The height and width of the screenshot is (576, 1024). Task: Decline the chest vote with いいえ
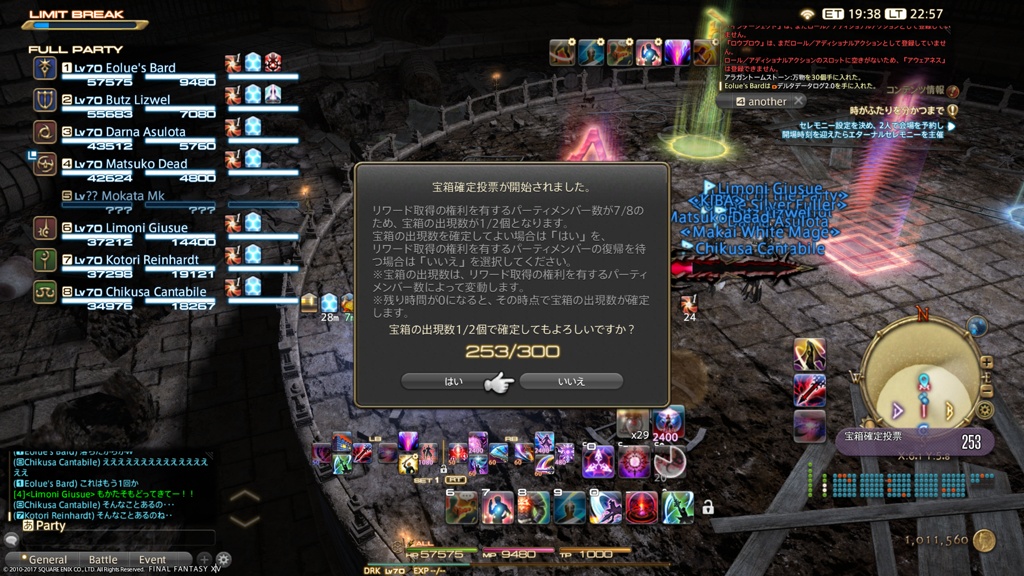(571, 381)
